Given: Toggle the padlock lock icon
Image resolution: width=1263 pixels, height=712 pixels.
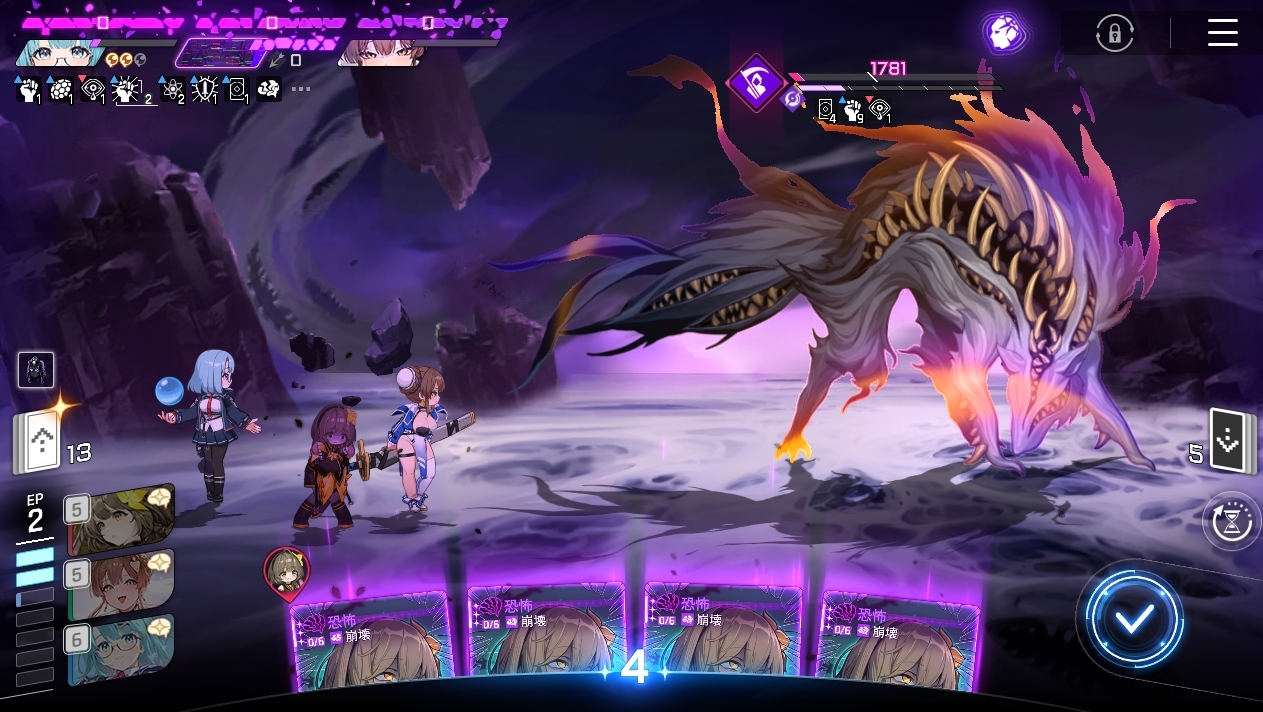Looking at the screenshot, I should [x=1114, y=33].
